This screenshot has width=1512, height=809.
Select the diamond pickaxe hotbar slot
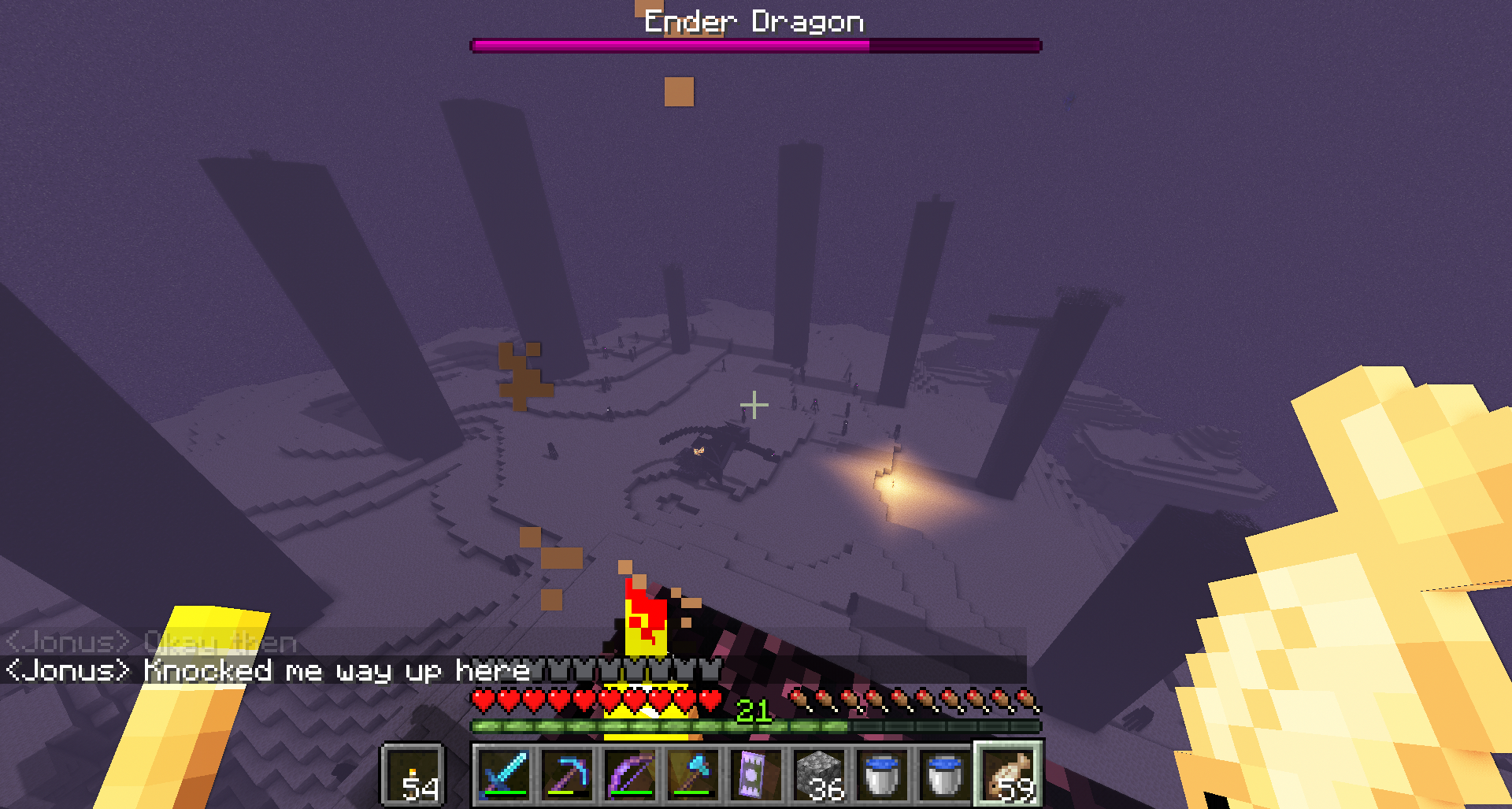pyautogui.click(x=567, y=774)
